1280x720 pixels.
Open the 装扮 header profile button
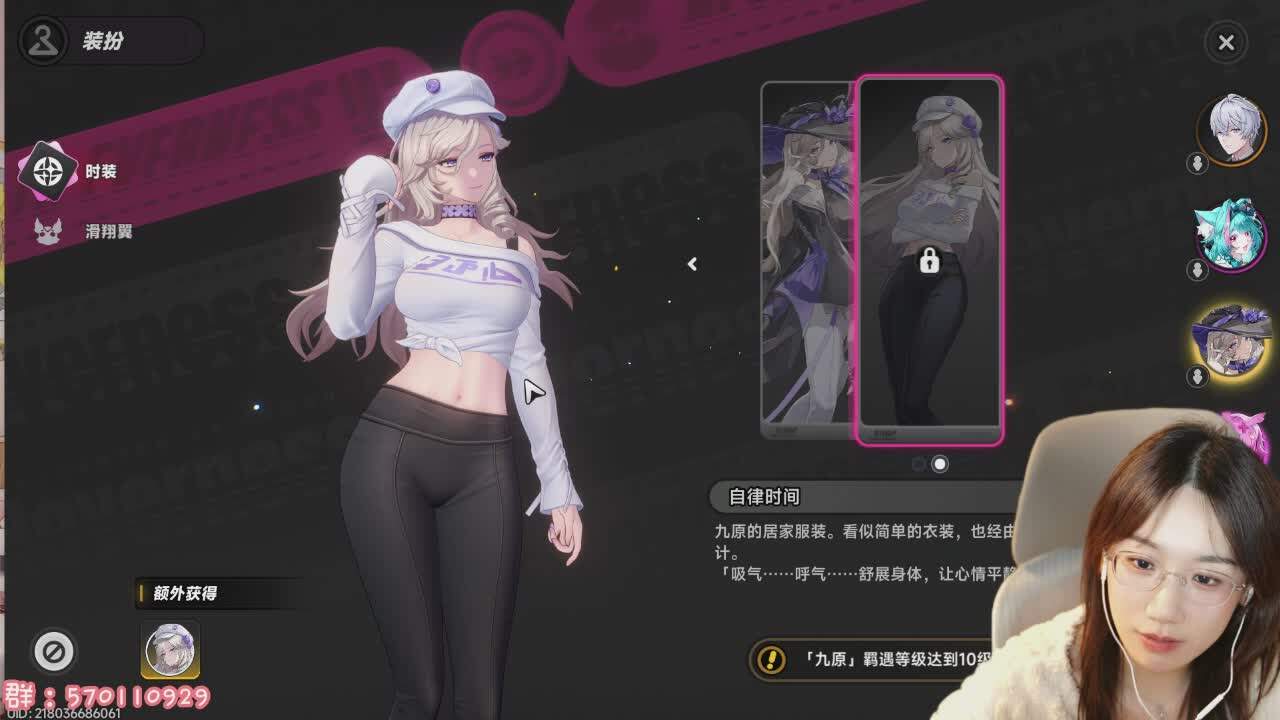point(44,42)
